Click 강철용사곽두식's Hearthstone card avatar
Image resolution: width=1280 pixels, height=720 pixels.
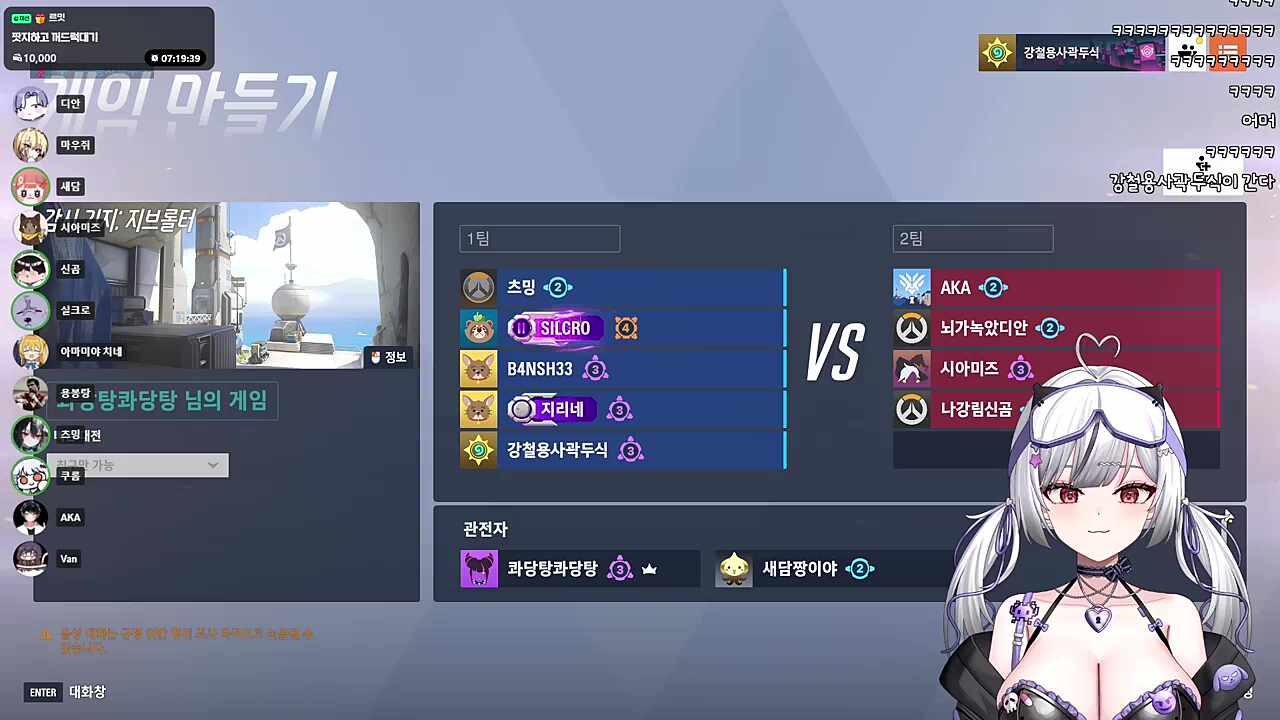(x=478, y=450)
